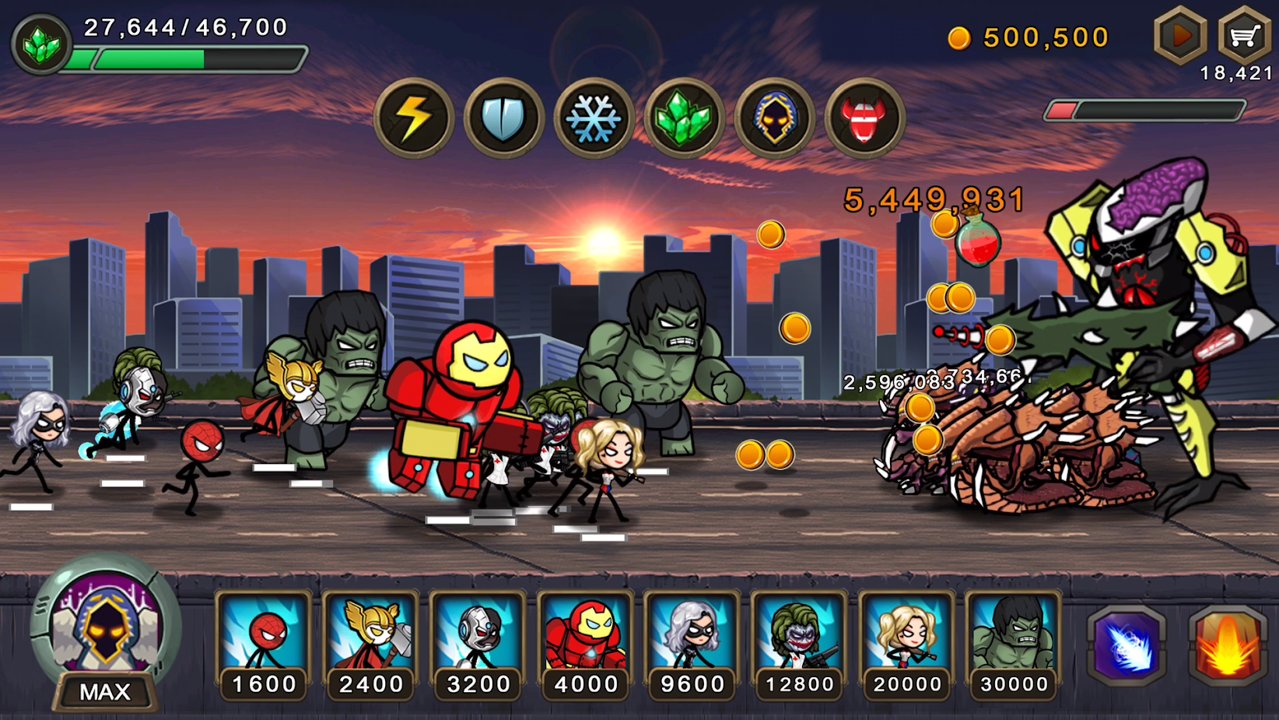The width and height of the screenshot is (1279, 720).
Task: Activate the red demon mouth skill
Action: (x=865, y=119)
